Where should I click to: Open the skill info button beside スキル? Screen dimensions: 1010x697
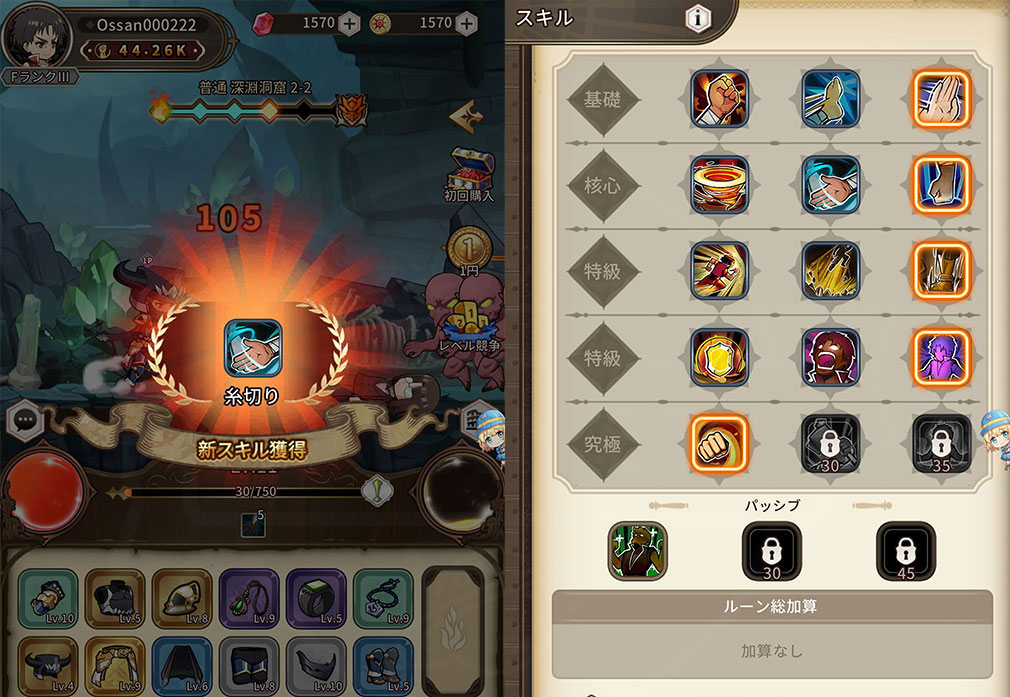click(698, 19)
